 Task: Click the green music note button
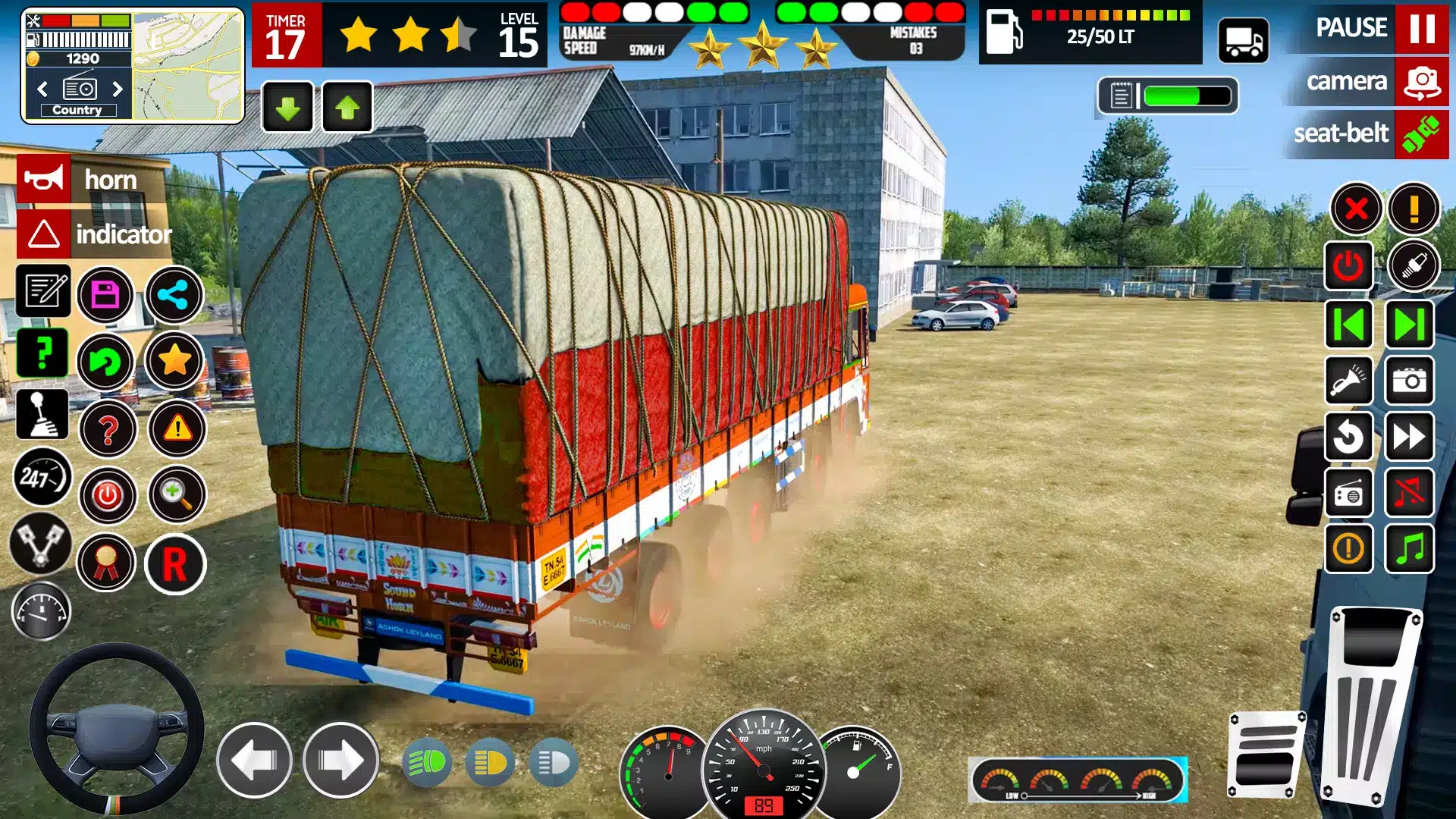pos(1410,548)
